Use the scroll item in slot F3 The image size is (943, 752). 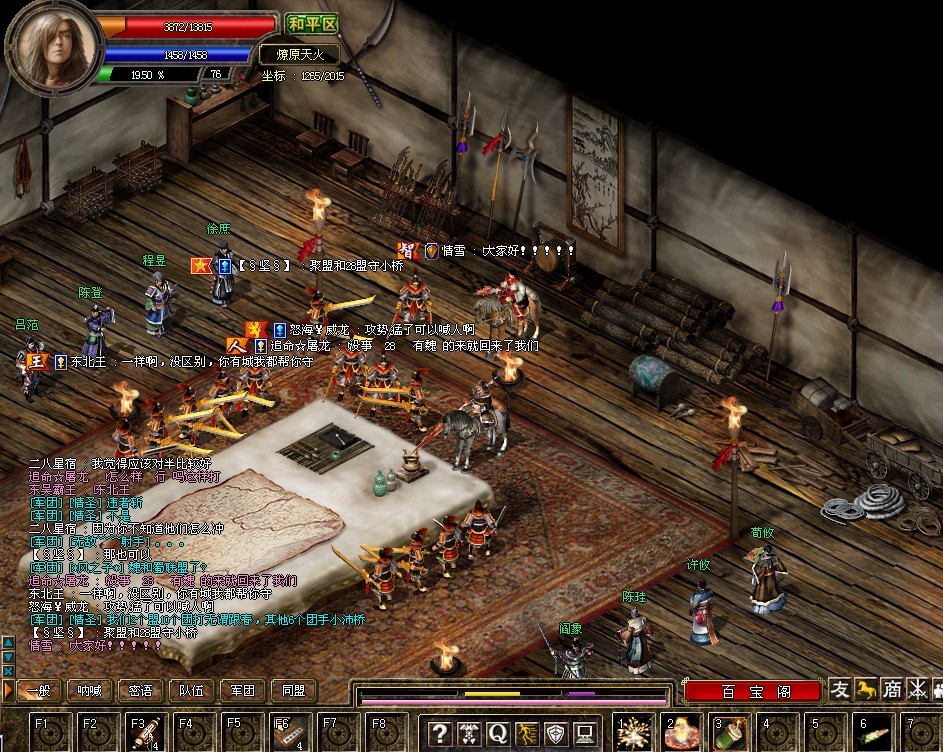click(x=142, y=732)
